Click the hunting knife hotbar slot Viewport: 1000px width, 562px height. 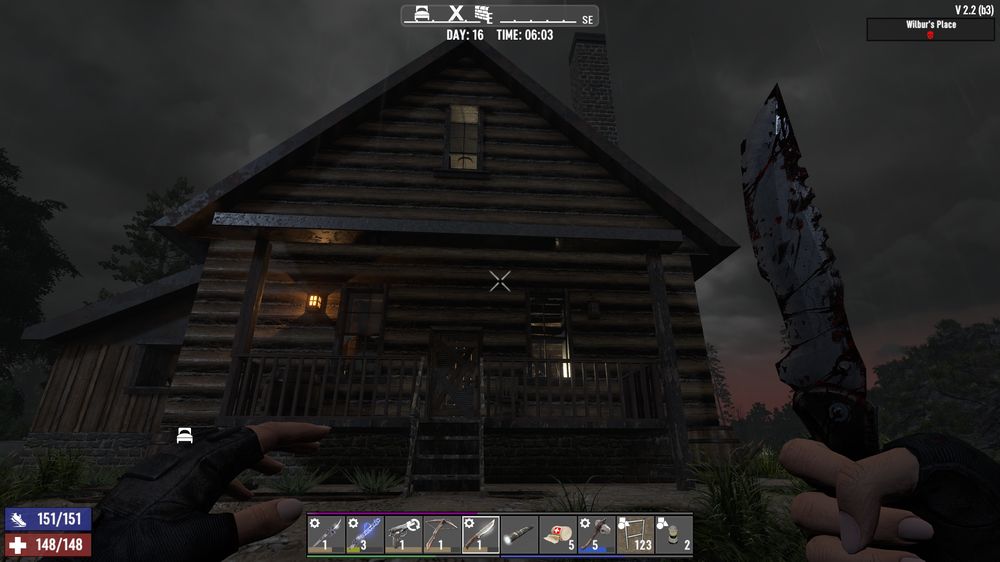click(480, 533)
